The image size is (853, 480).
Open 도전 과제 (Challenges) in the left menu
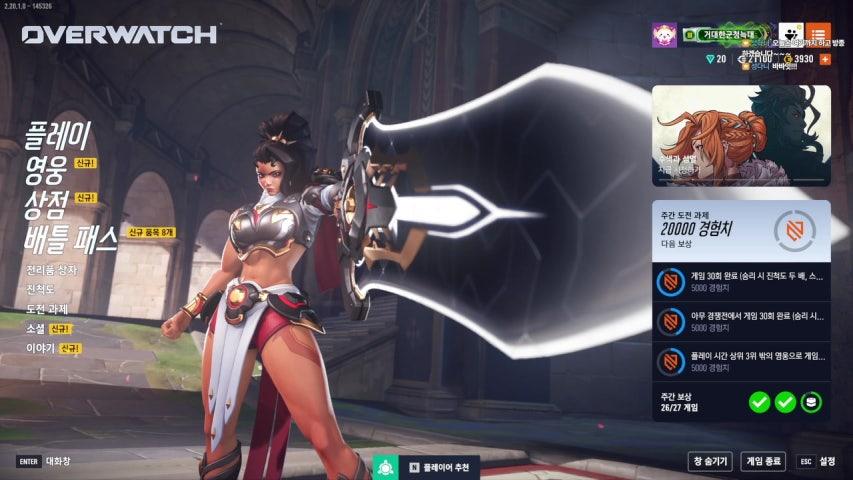point(49,309)
